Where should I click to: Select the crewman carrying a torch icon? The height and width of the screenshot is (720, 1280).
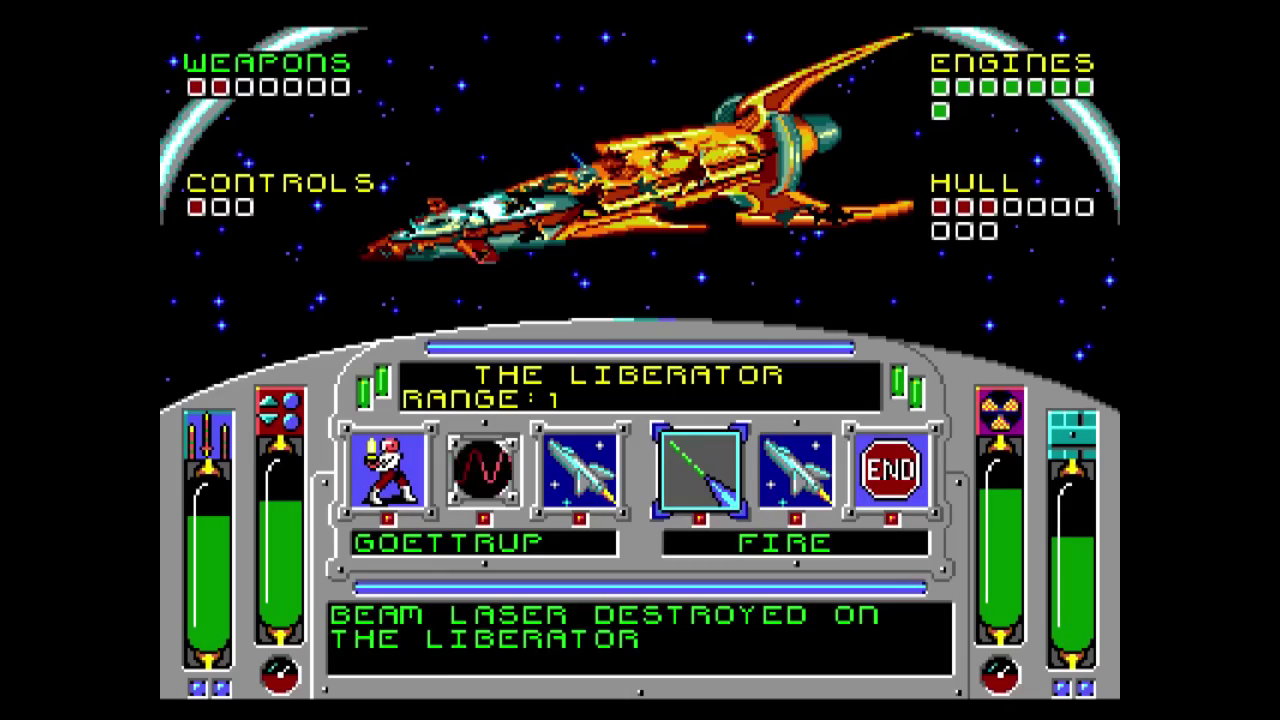(x=388, y=469)
